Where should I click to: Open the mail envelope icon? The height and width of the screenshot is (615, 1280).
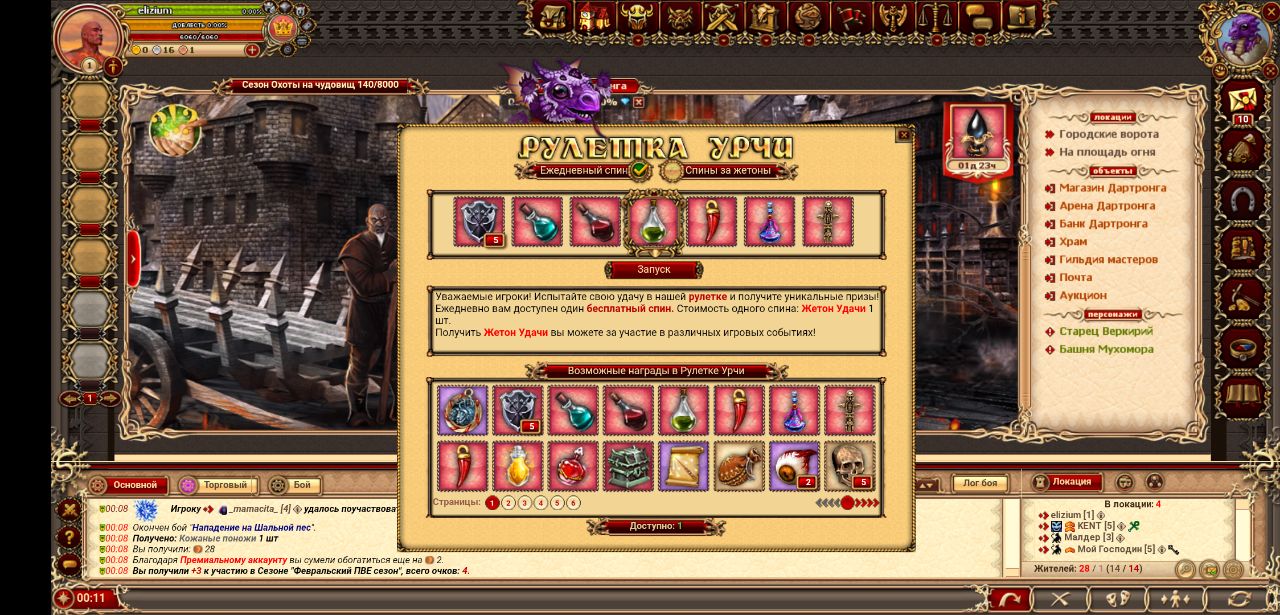point(1243,102)
